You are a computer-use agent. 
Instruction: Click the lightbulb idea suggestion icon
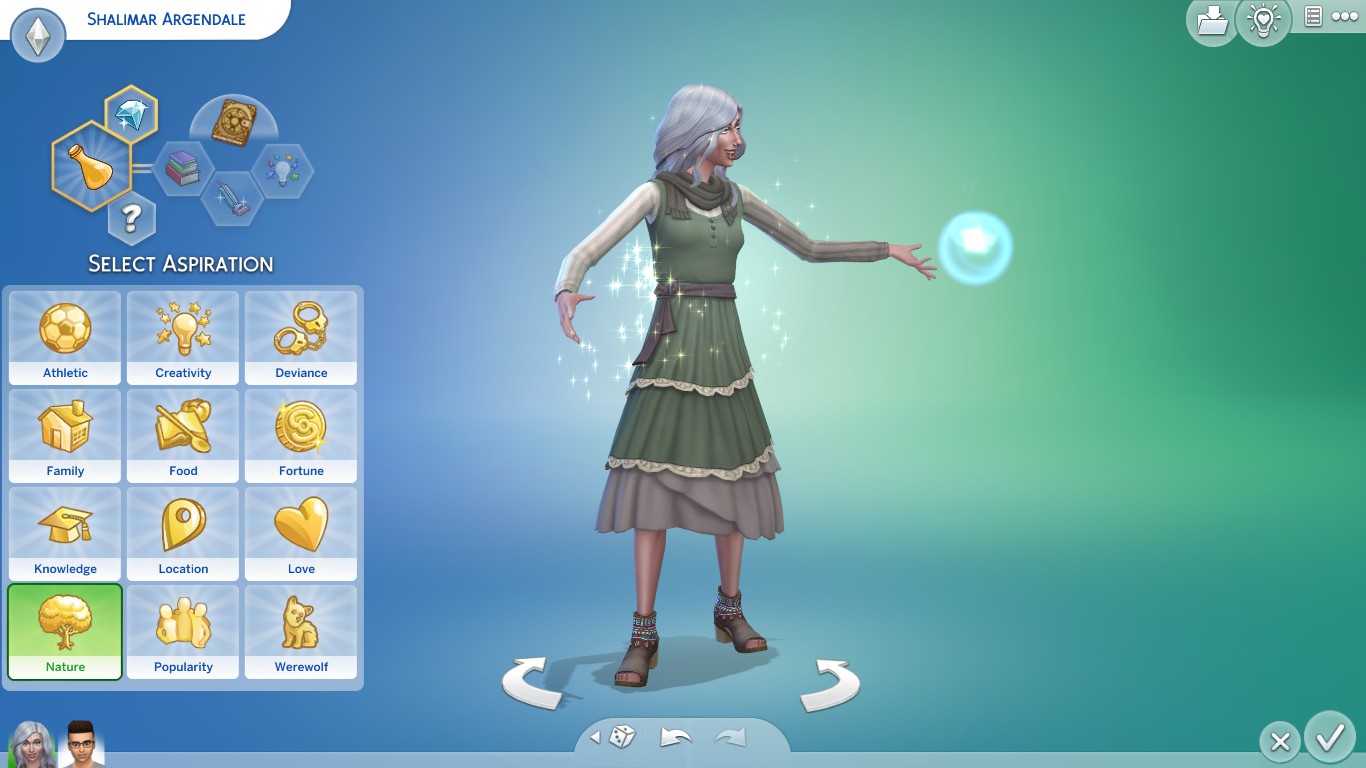[1264, 21]
